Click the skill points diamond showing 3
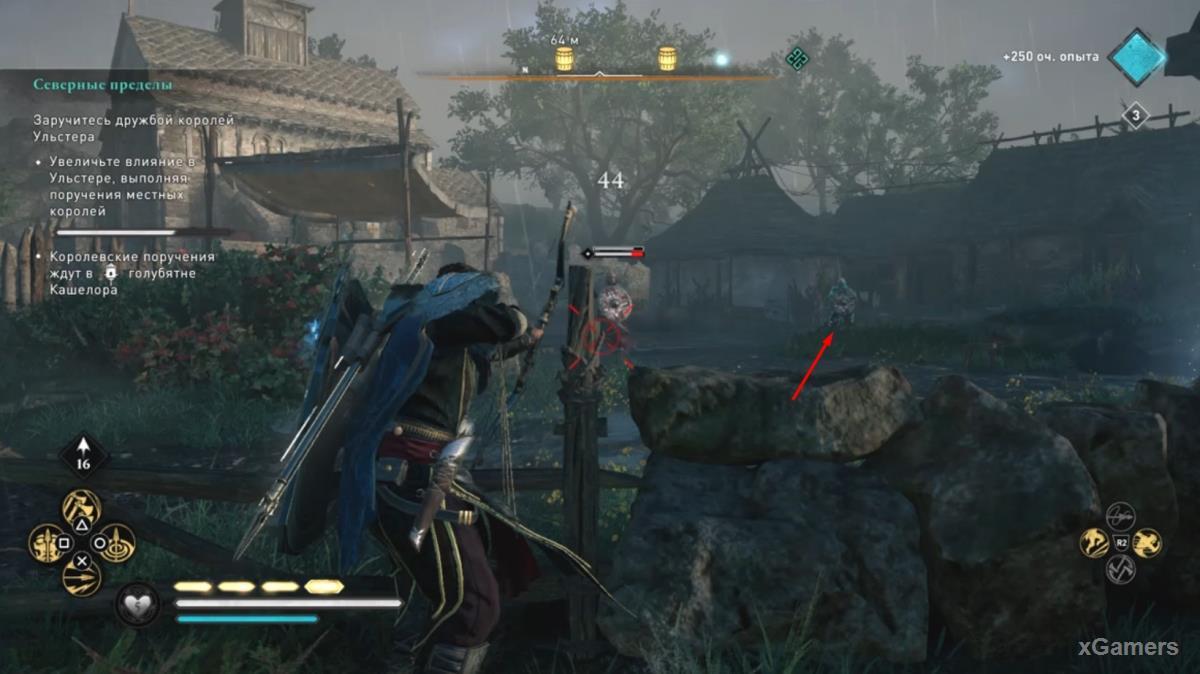The width and height of the screenshot is (1200, 674). click(1134, 116)
